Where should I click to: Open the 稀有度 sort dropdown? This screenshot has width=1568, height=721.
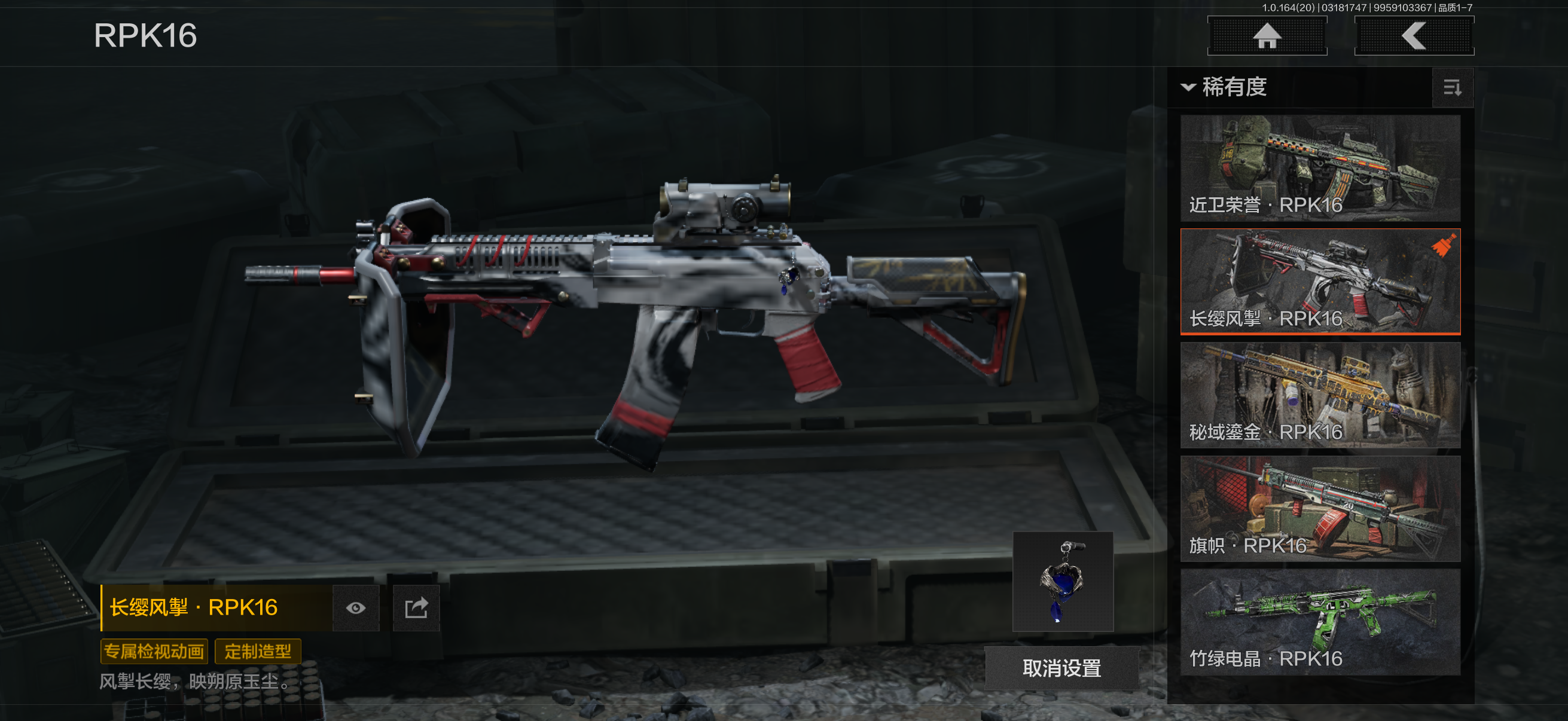tap(1224, 88)
